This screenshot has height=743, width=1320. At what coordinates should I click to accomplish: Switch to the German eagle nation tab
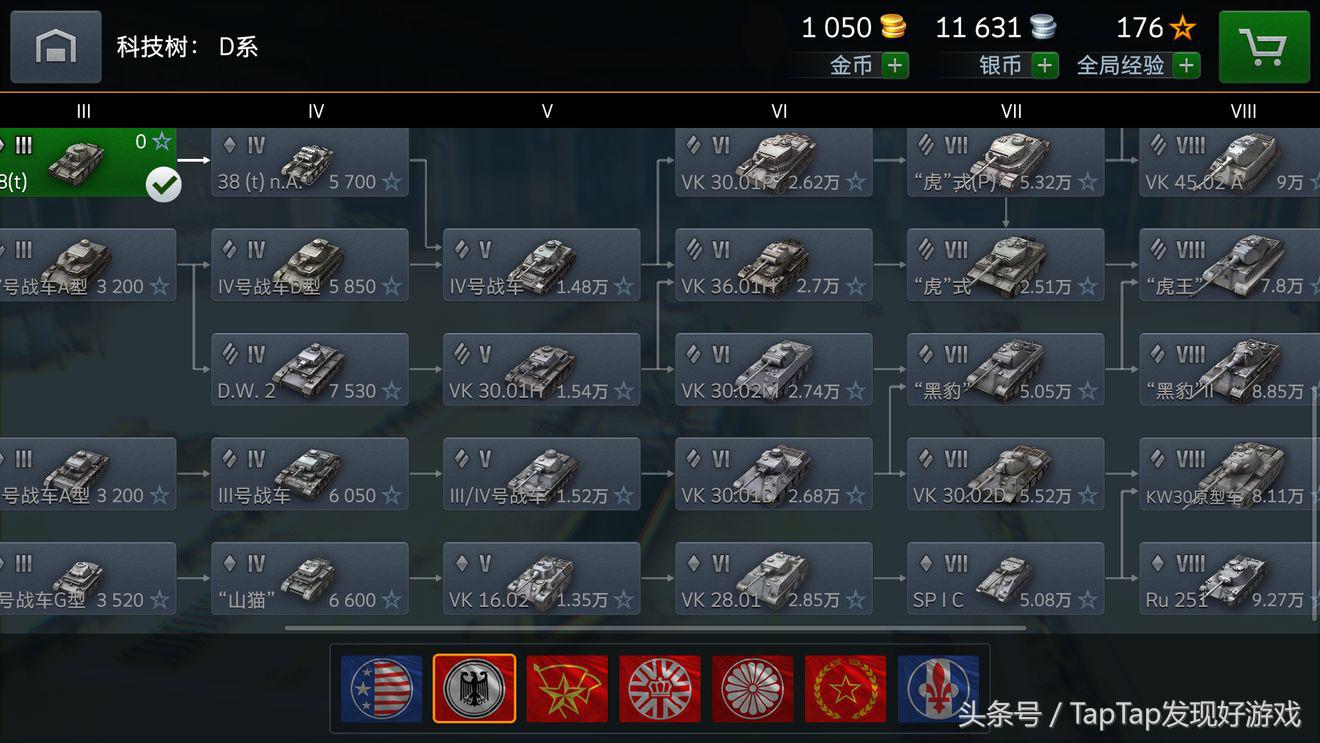(474, 688)
